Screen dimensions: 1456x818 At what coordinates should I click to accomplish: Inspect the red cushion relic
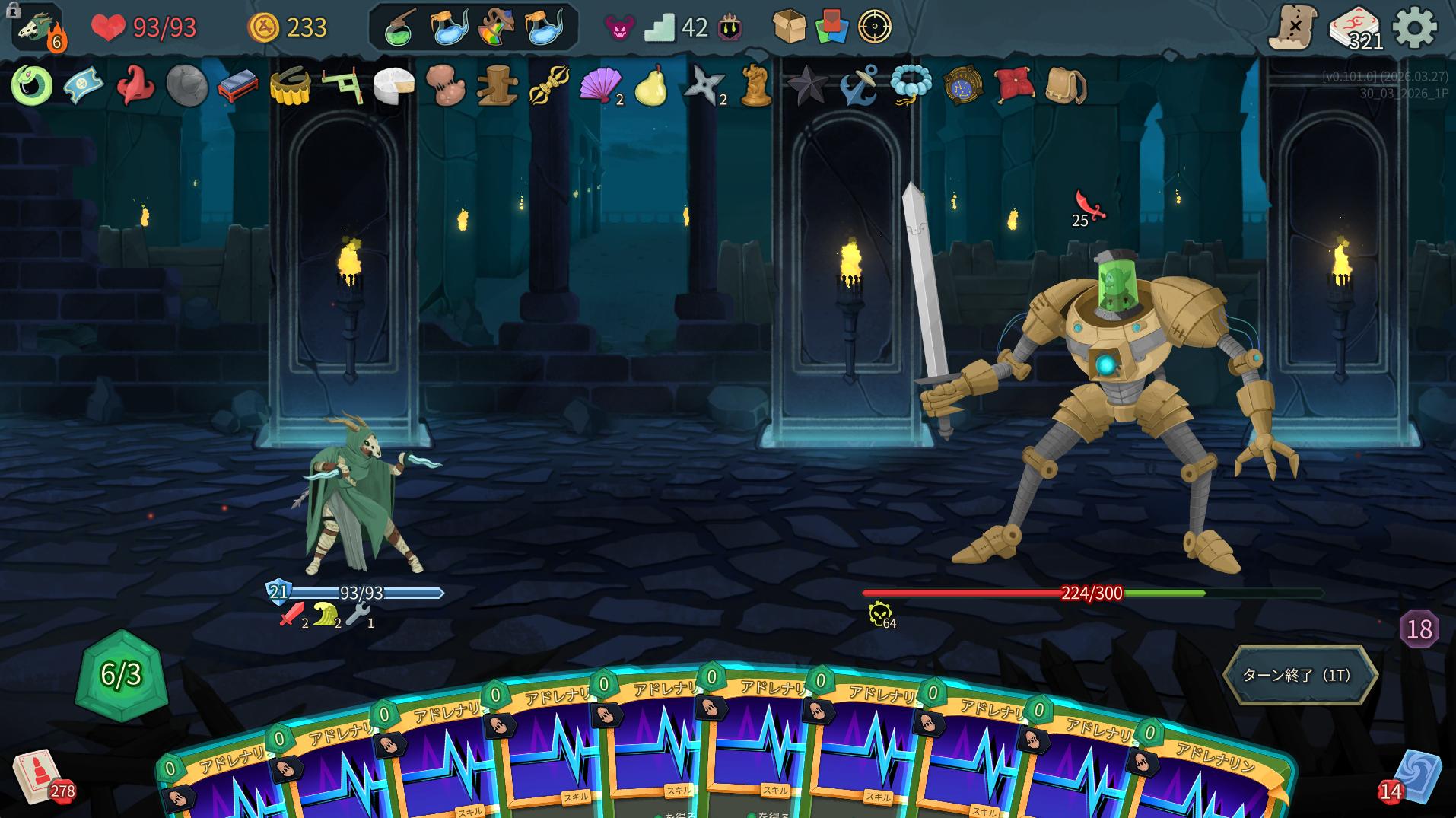(x=1014, y=84)
